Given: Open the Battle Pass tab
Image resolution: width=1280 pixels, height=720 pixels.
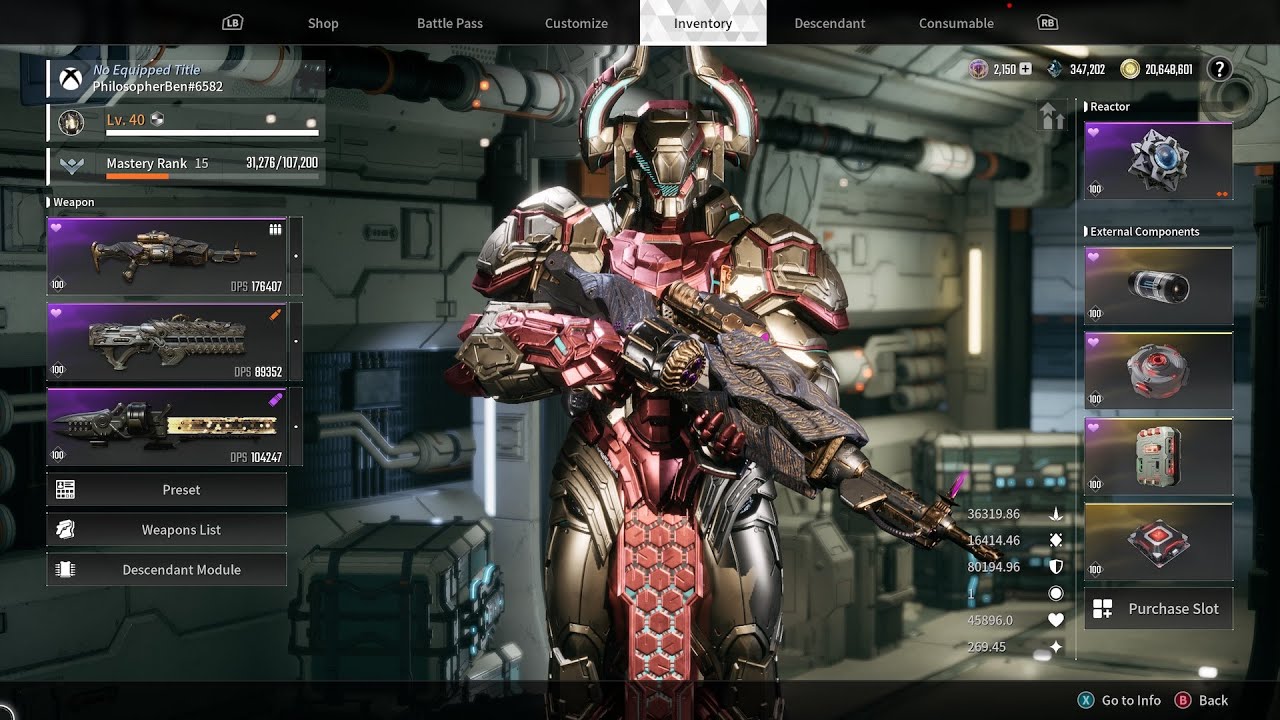Looking at the screenshot, I should [x=450, y=23].
